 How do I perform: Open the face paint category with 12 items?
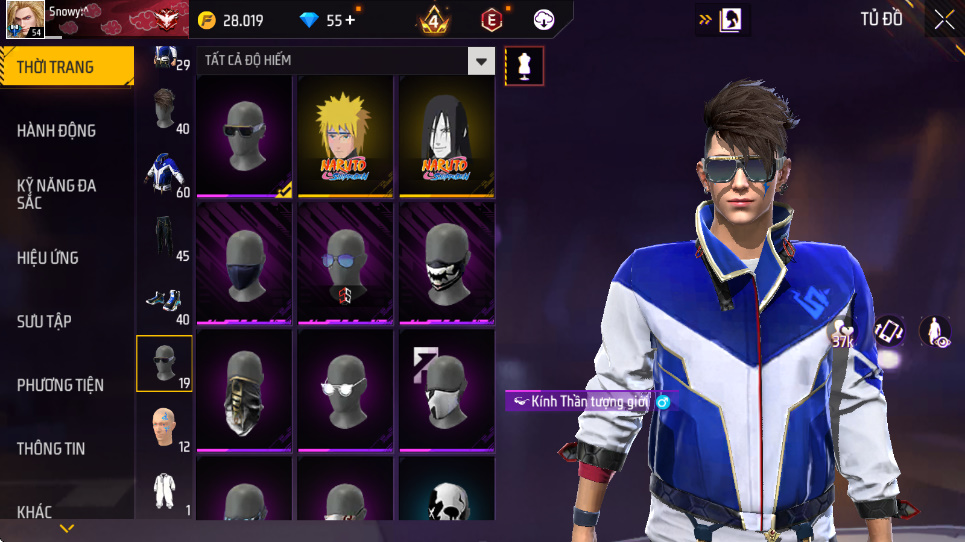[x=165, y=428]
